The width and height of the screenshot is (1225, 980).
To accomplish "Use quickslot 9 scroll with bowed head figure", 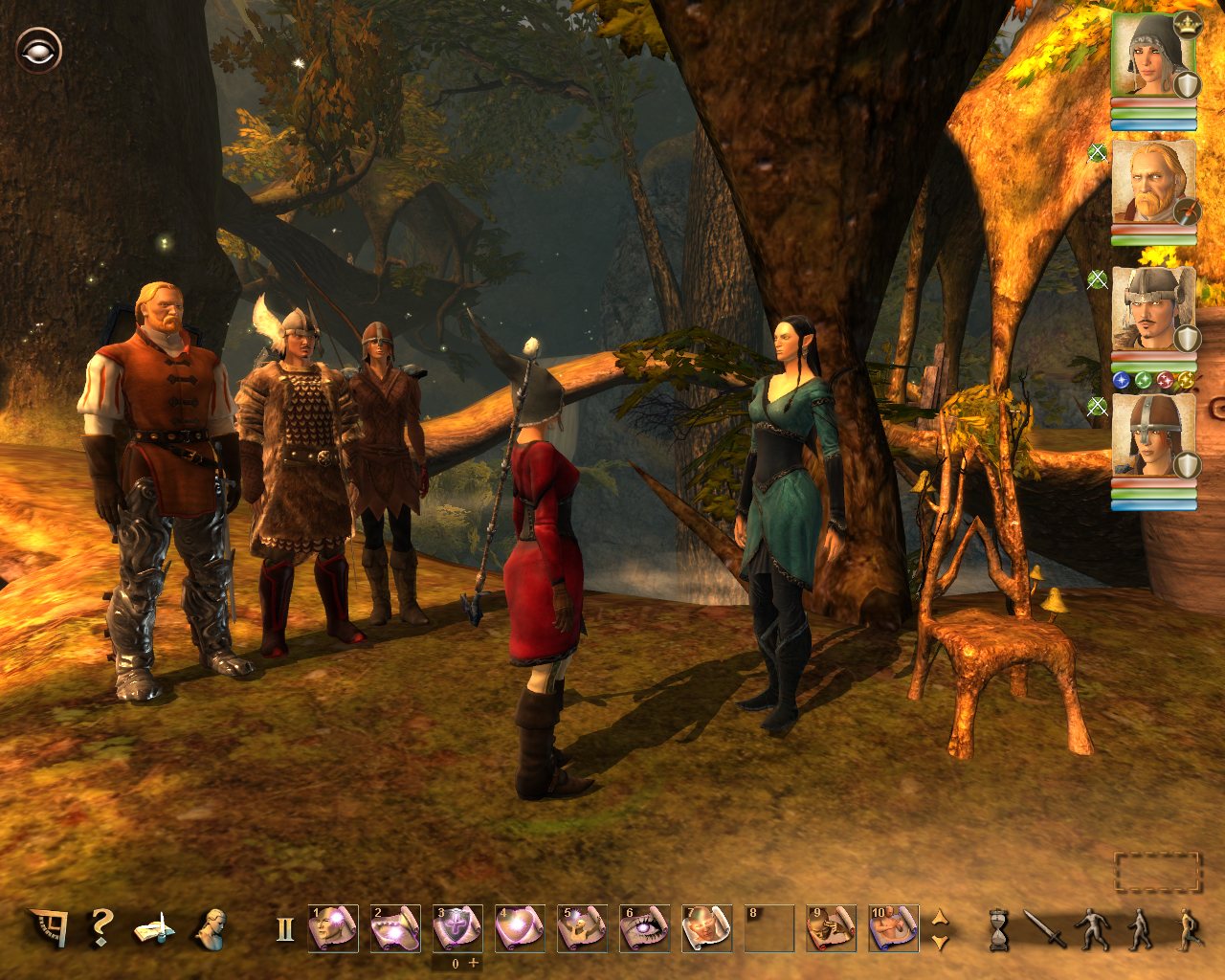I will click(831, 928).
